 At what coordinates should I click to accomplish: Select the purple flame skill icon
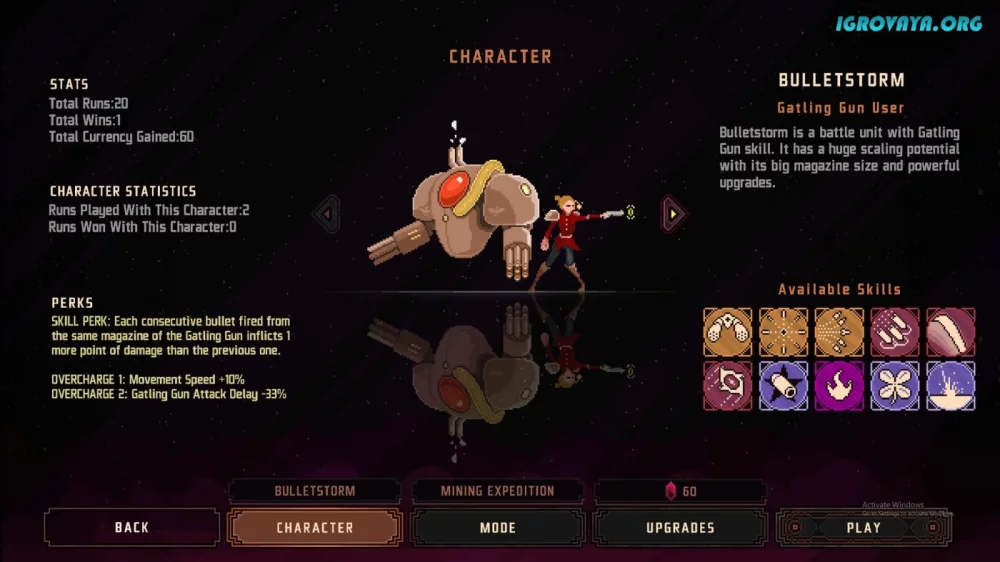click(x=839, y=386)
